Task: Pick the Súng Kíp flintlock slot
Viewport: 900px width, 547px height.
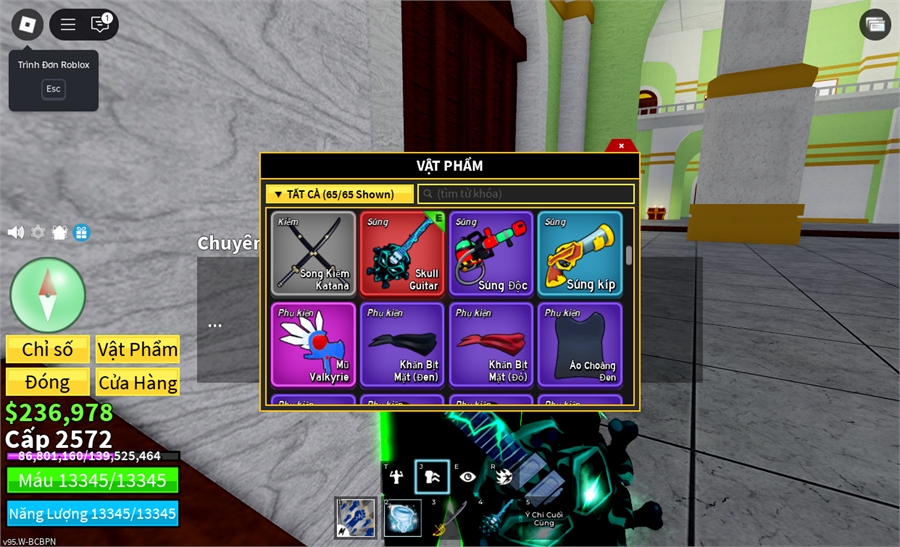Action: [579, 253]
